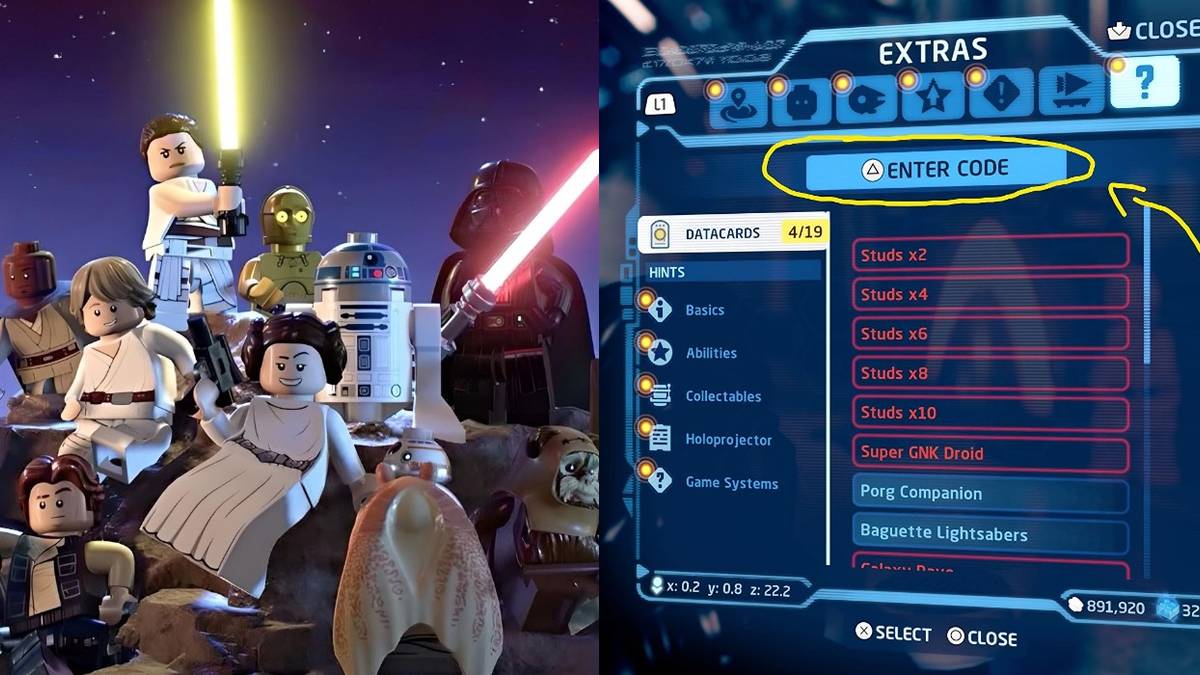Show the Collectables hints
The width and height of the screenshot is (1200, 675).
tap(722, 396)
